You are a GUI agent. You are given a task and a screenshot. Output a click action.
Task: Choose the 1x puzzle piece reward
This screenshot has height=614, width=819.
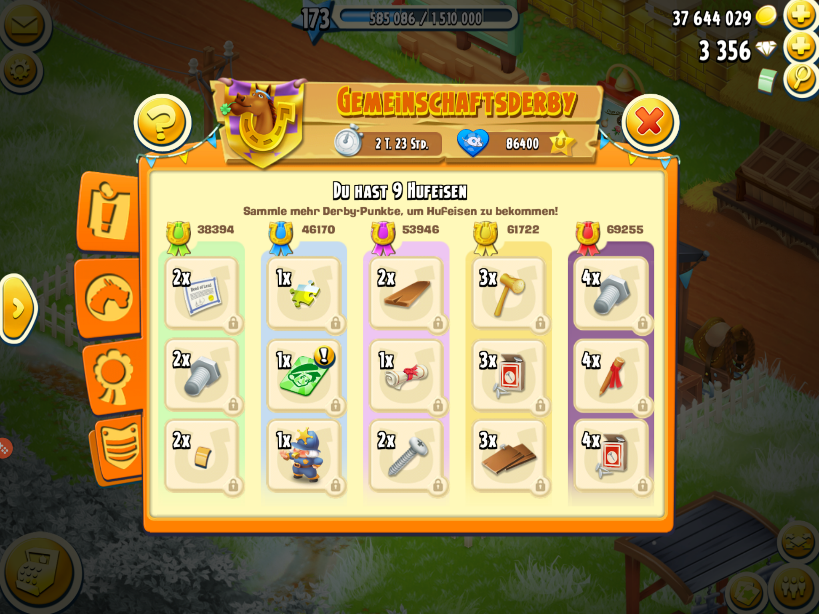coord(305,294)
